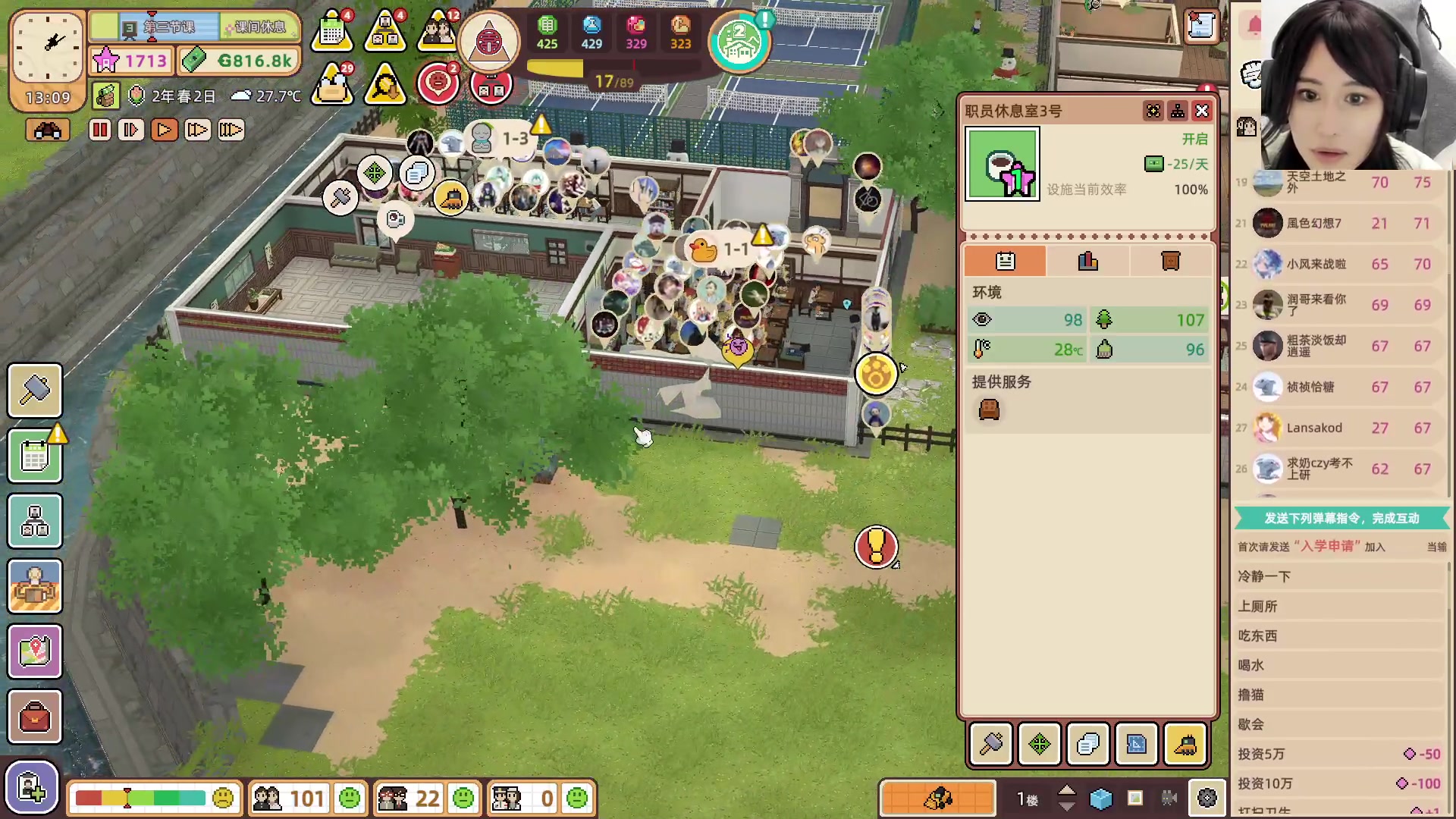
Task: Open the calendar schedule menu
Action: pyautogui.click(x=35, y=457)
